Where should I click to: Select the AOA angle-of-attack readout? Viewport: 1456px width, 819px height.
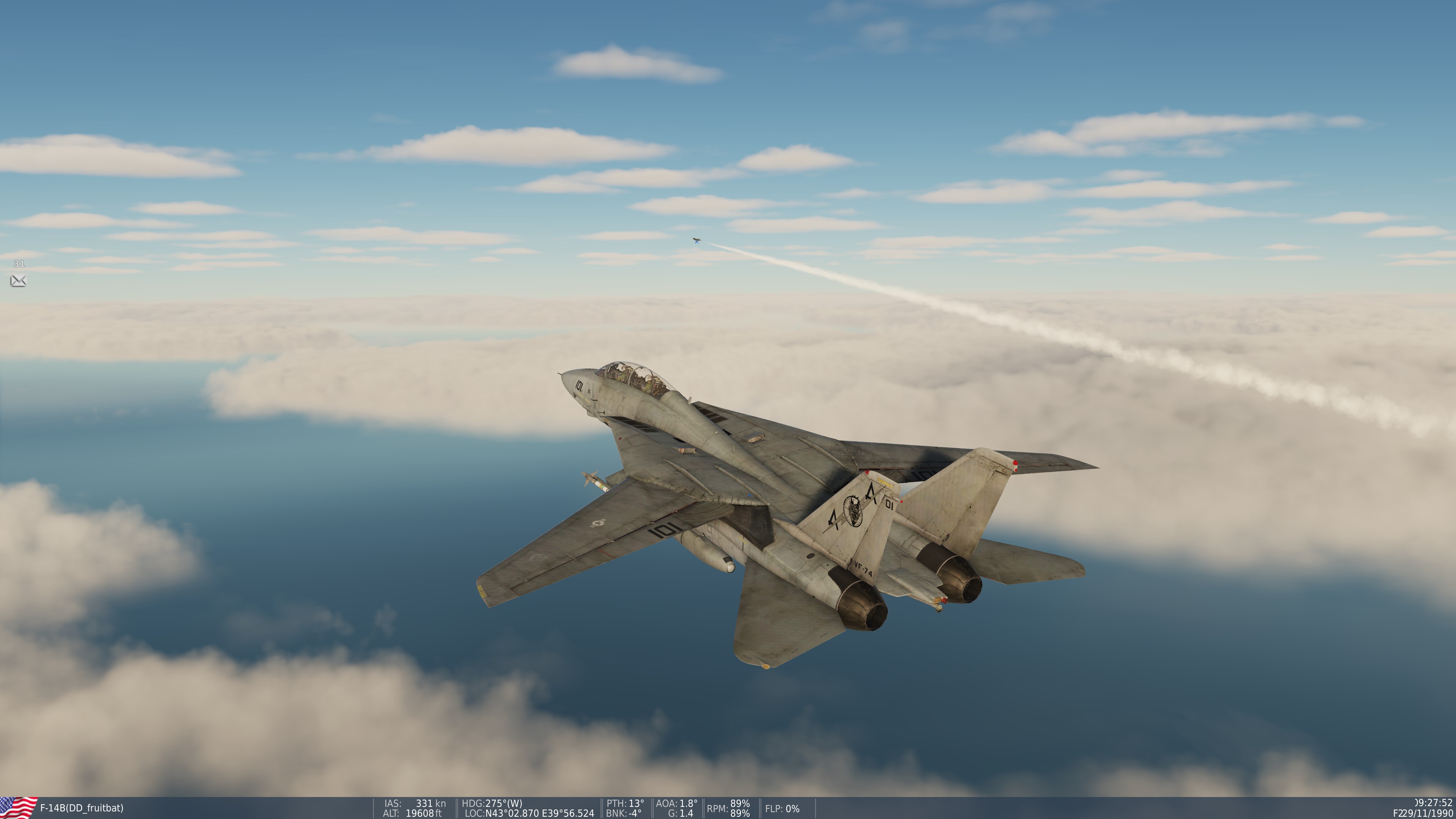coord(676,803)
